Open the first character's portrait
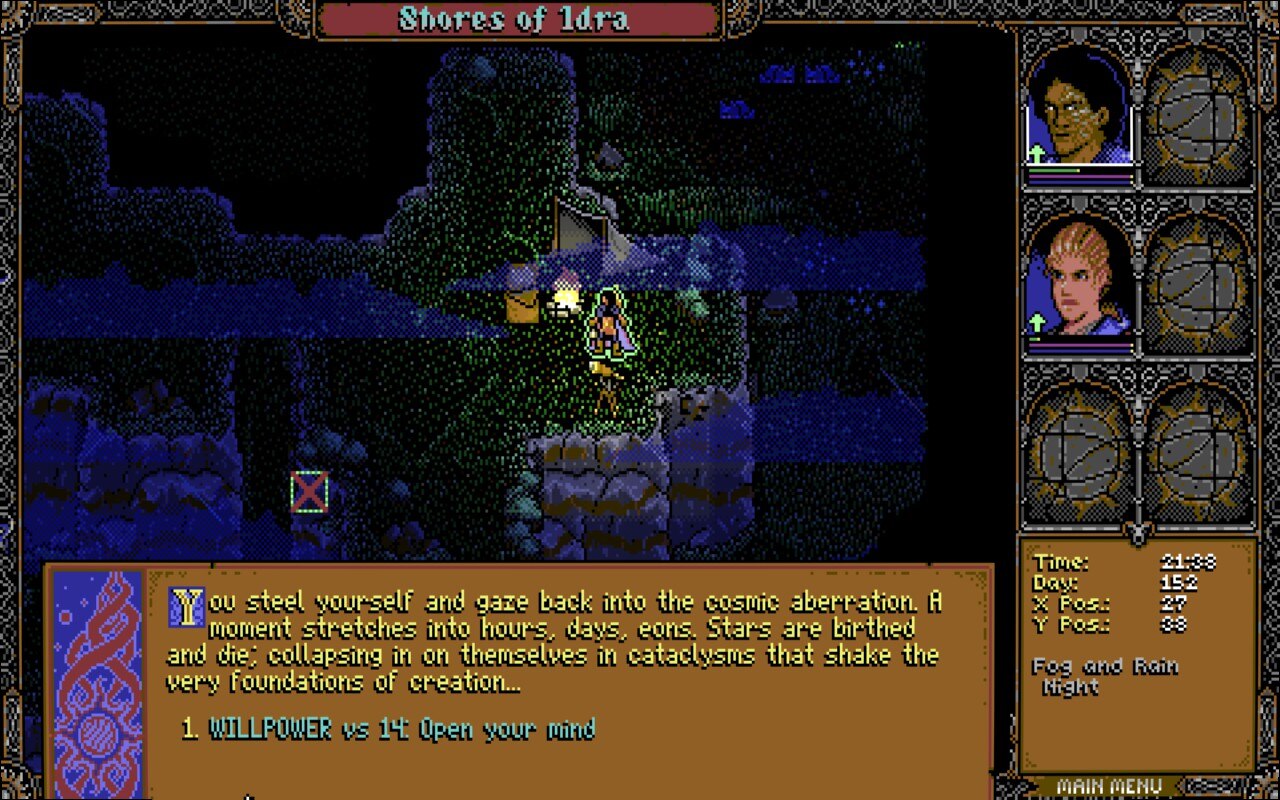This screenshot has width=1280, height=800. (1075, 110)
